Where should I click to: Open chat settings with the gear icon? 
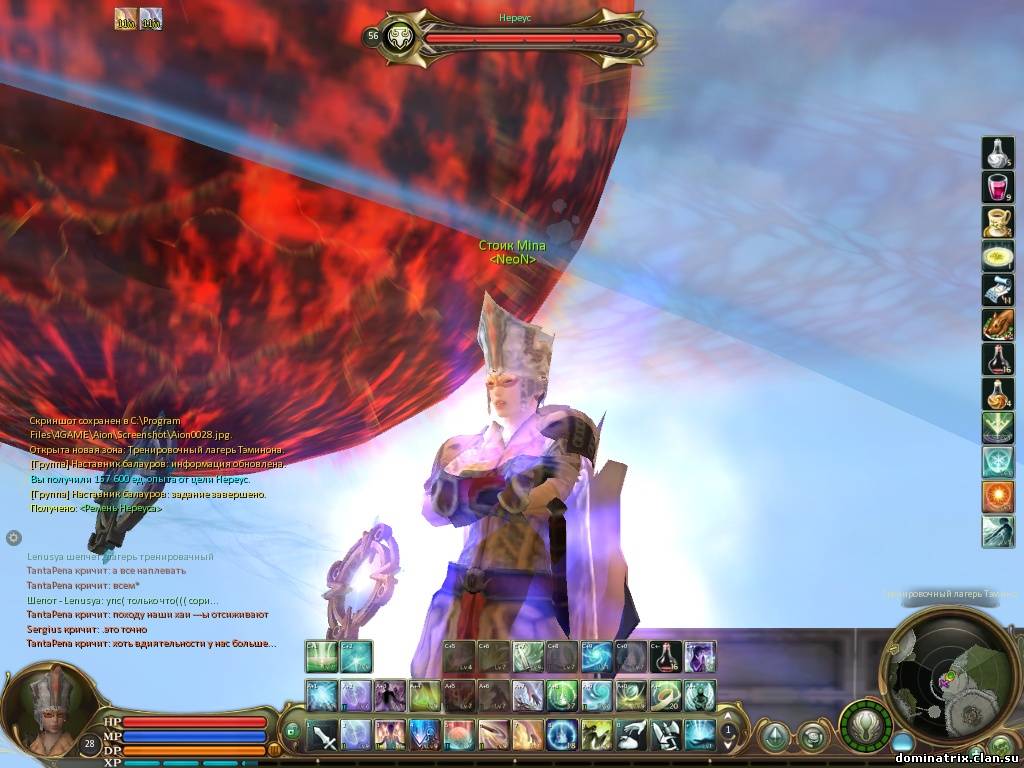[x=14, y=537]
